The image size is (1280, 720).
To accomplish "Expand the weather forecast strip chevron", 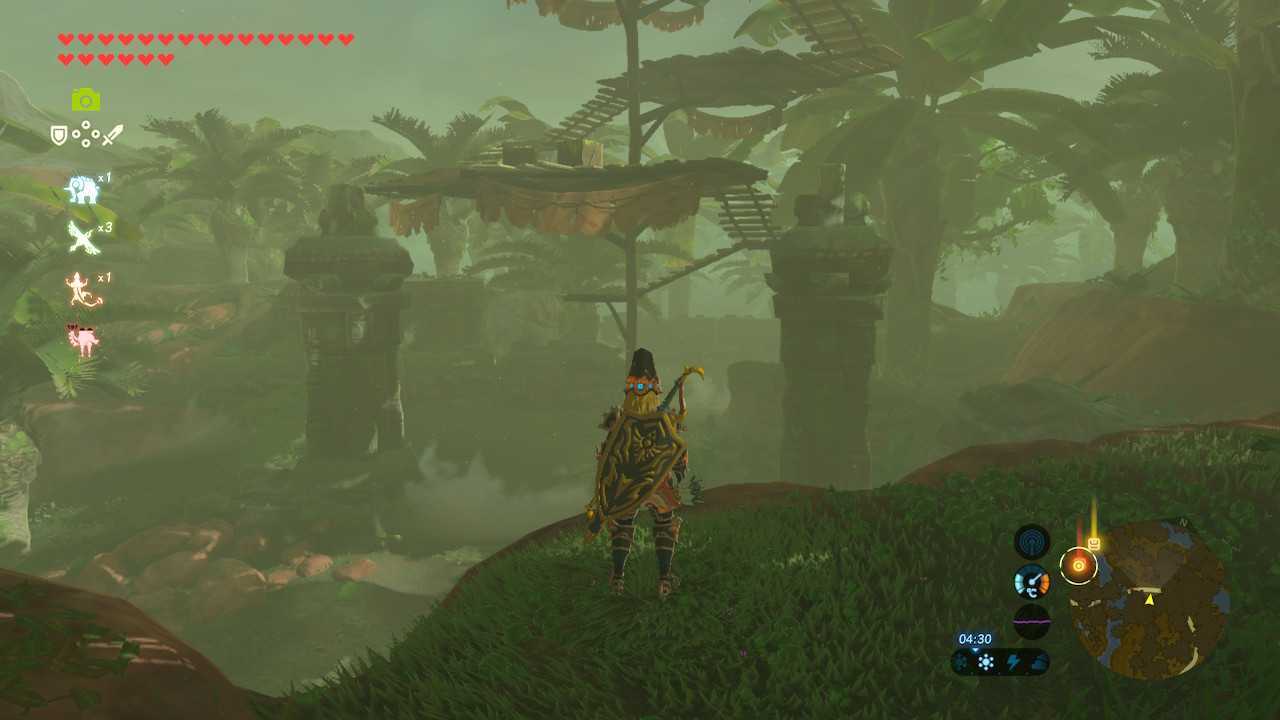I will 975,651.
